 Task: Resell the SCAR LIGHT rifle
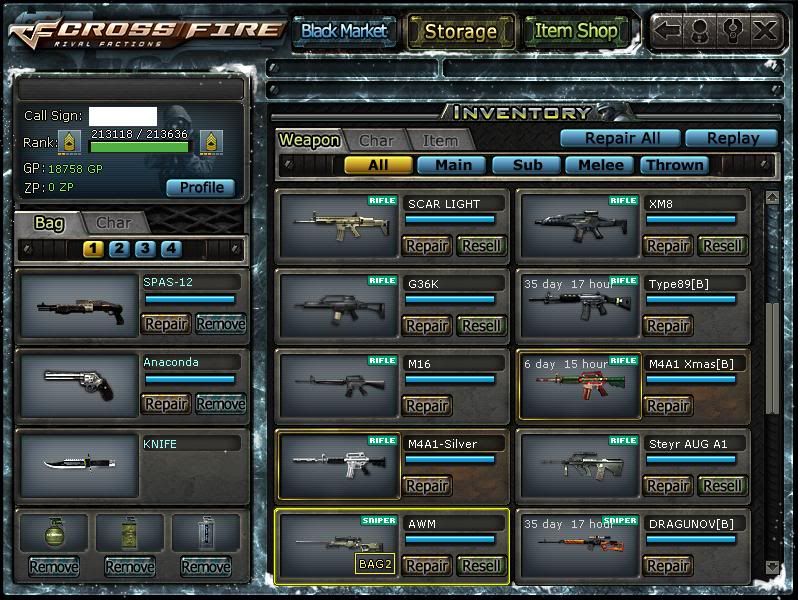coord(481,245)
